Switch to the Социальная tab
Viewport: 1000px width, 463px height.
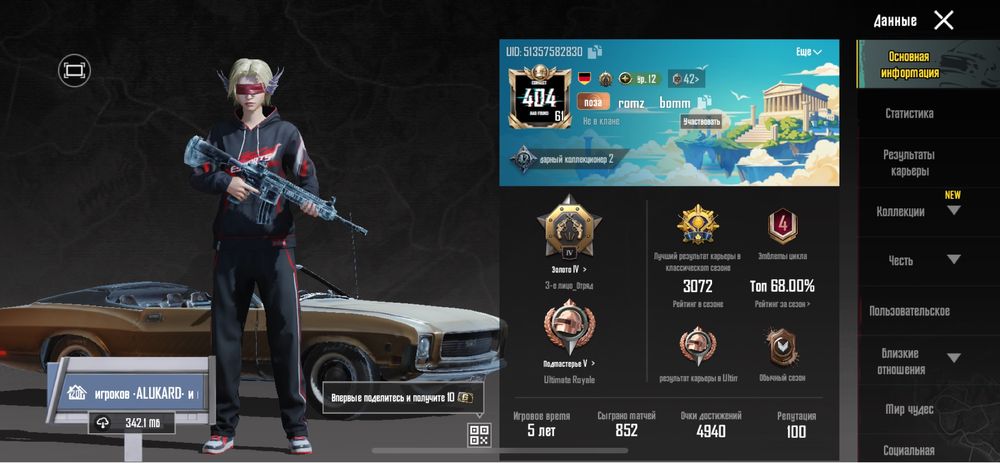tap(909, 450)
